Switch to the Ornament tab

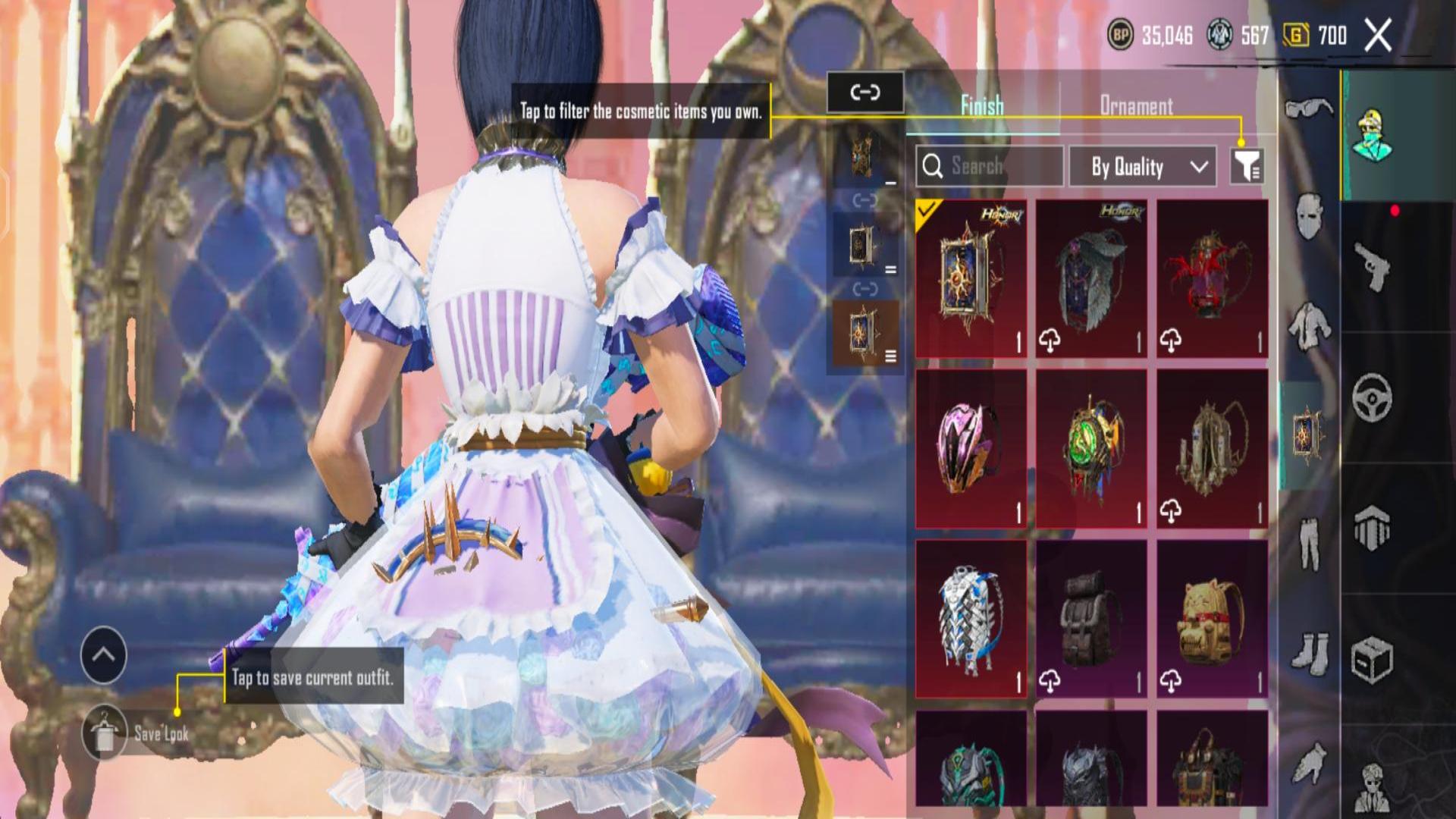pos(1136,106)
